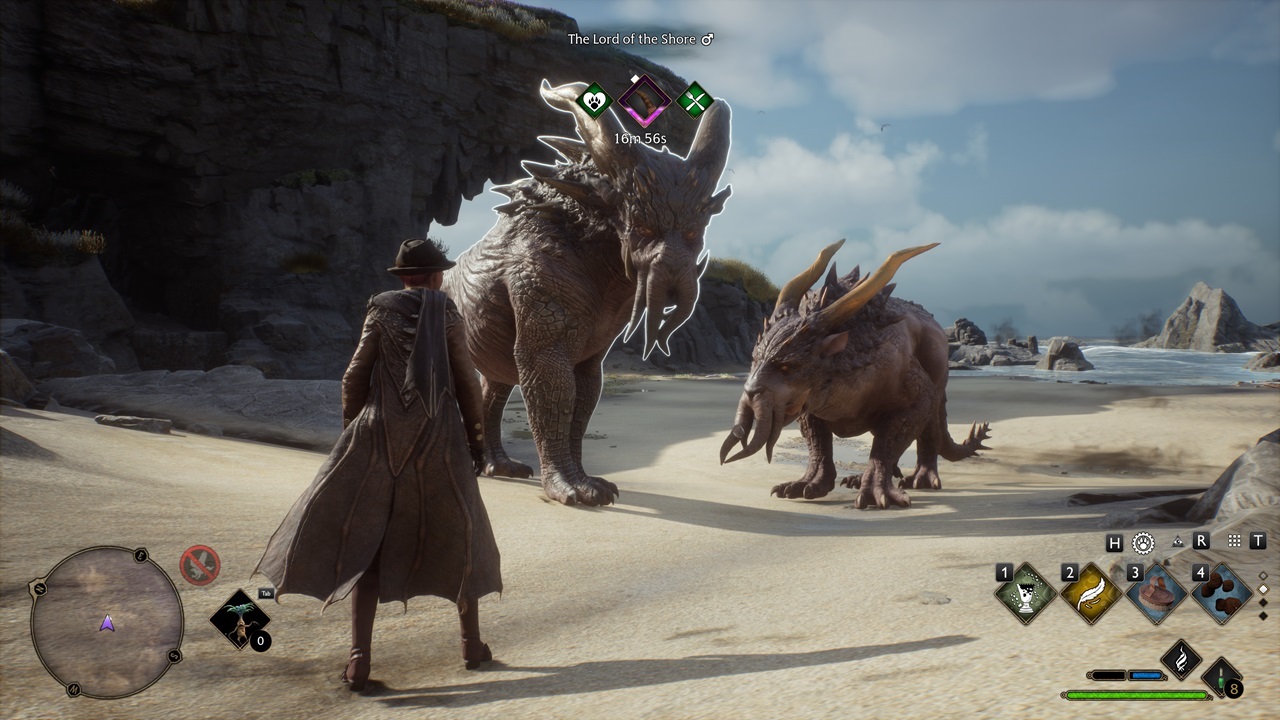Choose the beast petting brush slot
The height and width of the screenshot is (720, 1280).
[1156, 593]
